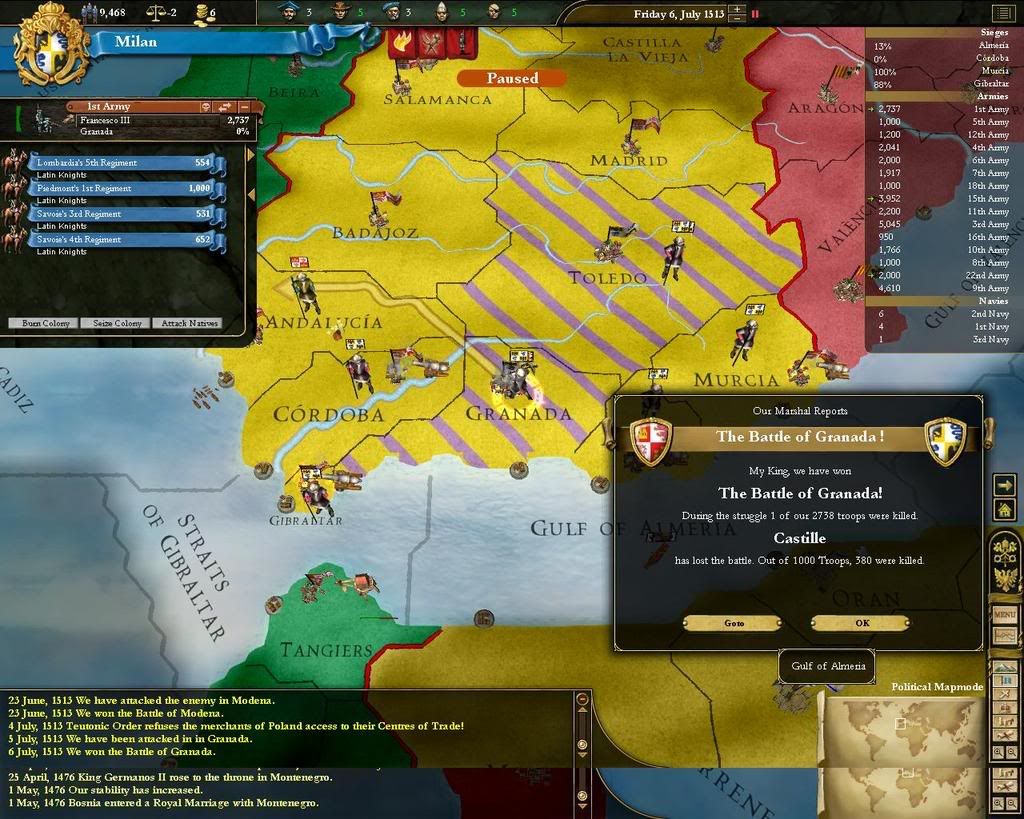The width and height of the screenshot is (1024, 819).
Task: Order the army to Attack Natives
Action: click(188, 323)
